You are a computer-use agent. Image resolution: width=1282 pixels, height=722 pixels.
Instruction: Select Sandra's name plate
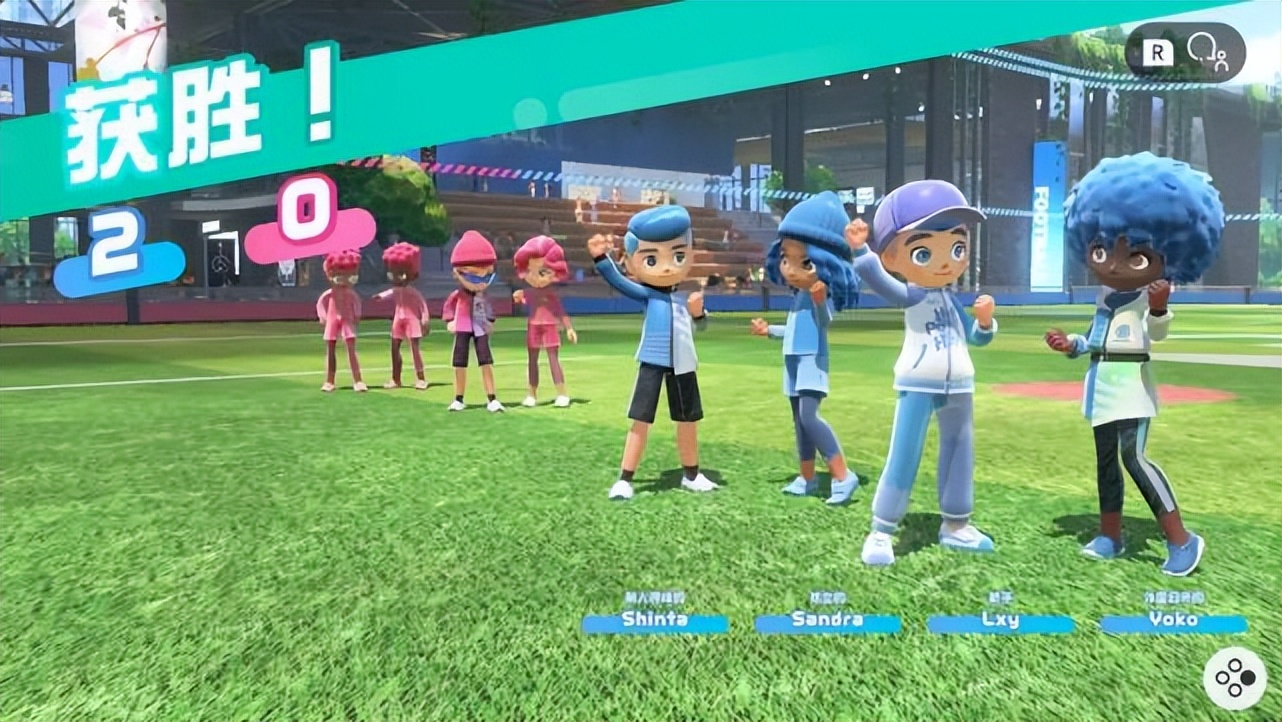tap(827, 620)
